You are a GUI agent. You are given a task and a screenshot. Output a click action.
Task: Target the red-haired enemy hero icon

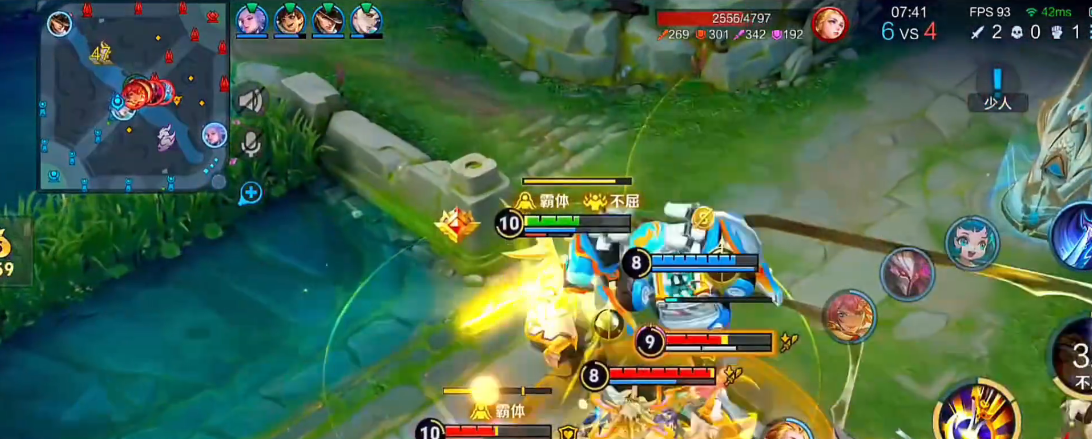point(849,316)
